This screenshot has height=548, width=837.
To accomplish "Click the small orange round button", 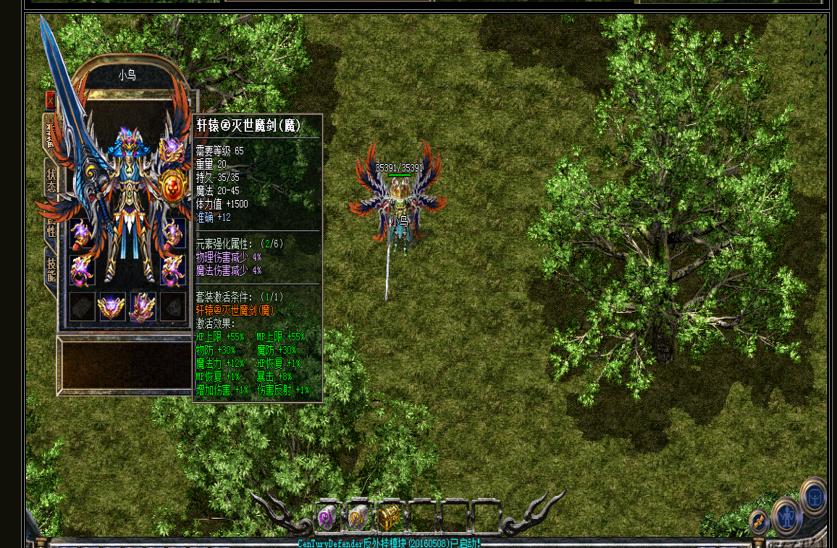I will click(x=759, y=523).
